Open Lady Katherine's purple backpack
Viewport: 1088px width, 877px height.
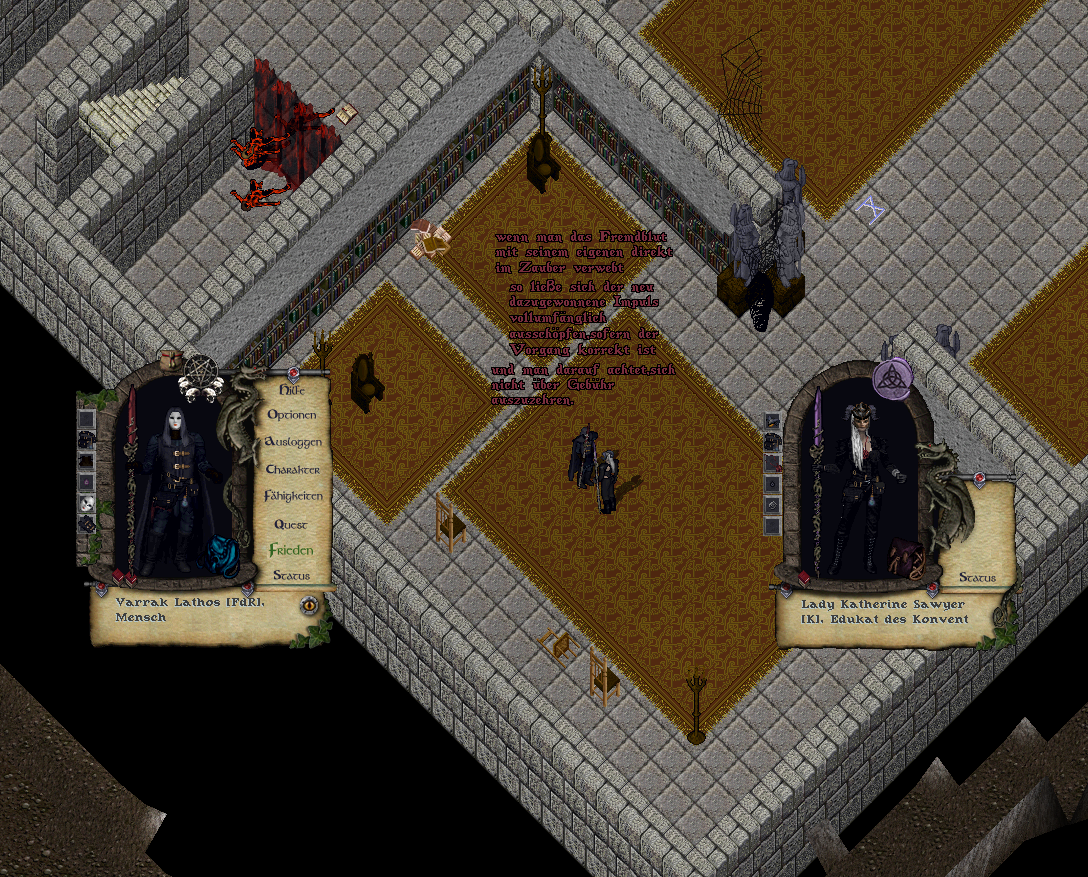click(x=909, y=557)
